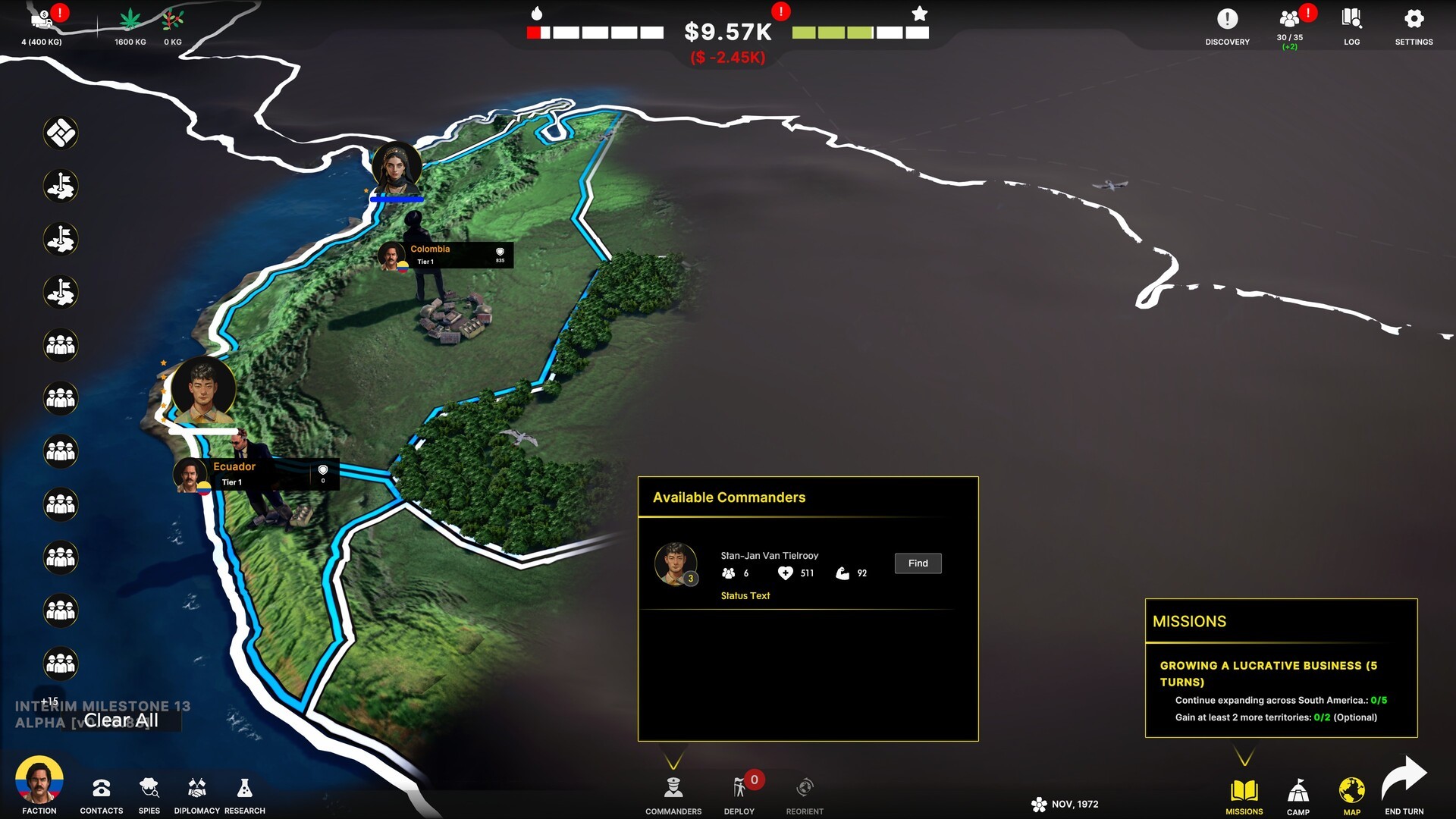Open Diplomacy
This screenshot has width=1456, height=819.
[x=196, y=794]
